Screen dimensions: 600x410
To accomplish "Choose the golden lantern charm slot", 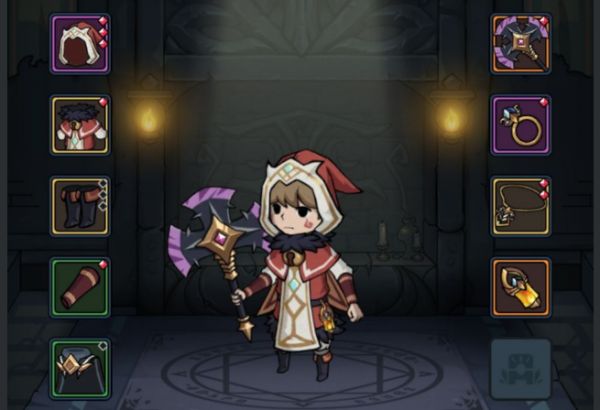I will coord(520,287).
